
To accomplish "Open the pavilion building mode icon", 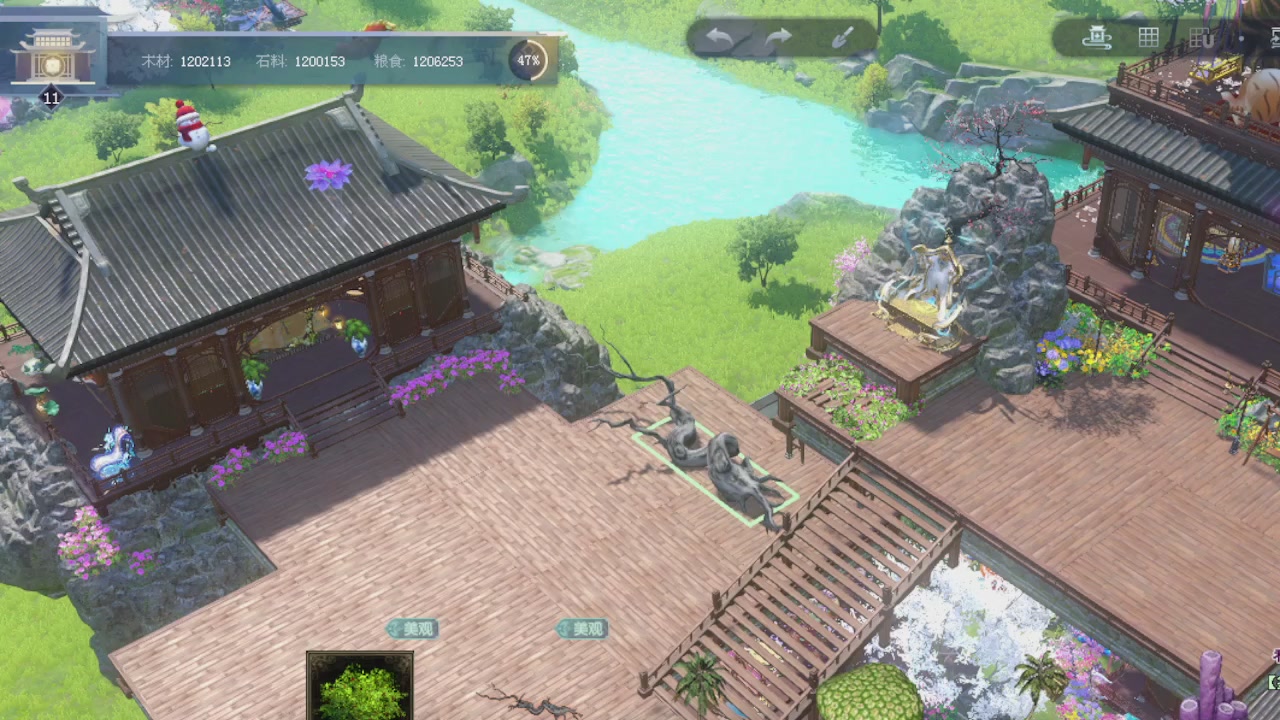I will coord(1098,38).
